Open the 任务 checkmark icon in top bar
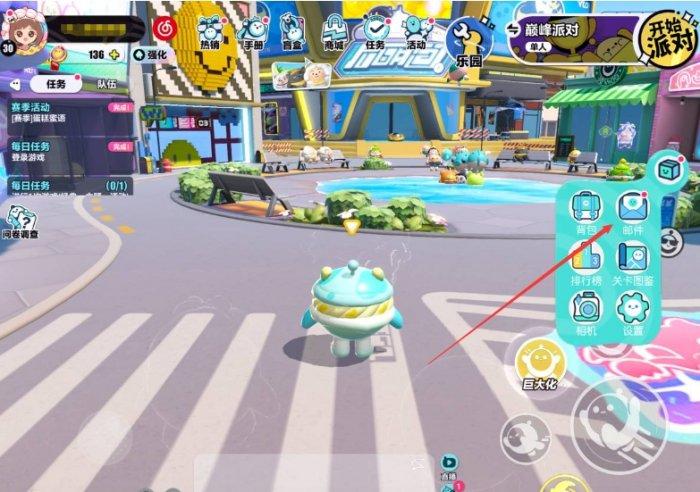The width and height of the screenshot is (700, 492). (x=376, y=32)
